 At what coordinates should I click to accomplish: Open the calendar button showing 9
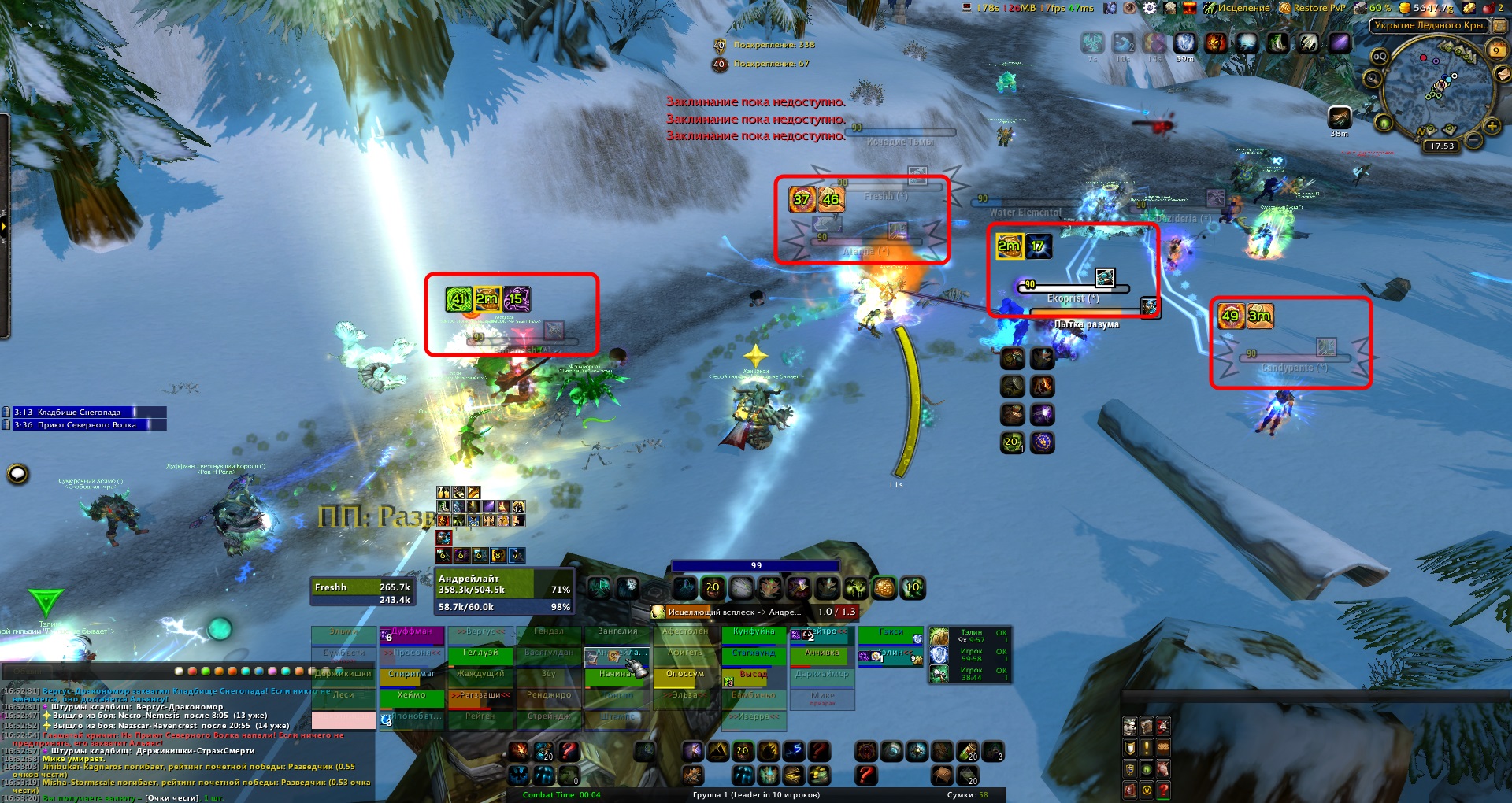pyautogui.click(x=1496, y=50)
